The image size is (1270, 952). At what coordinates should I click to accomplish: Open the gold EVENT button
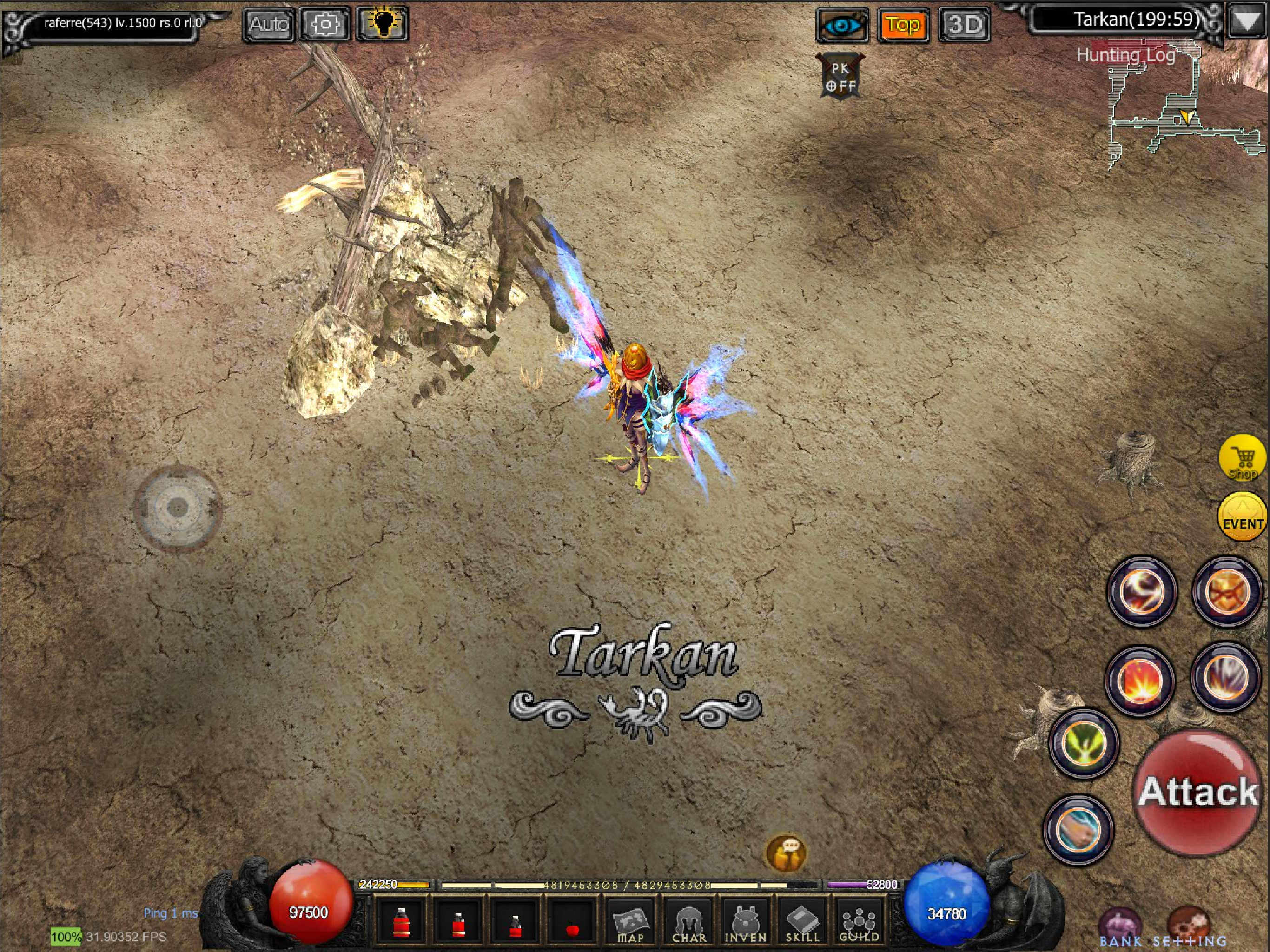[x=1243, y=517]
